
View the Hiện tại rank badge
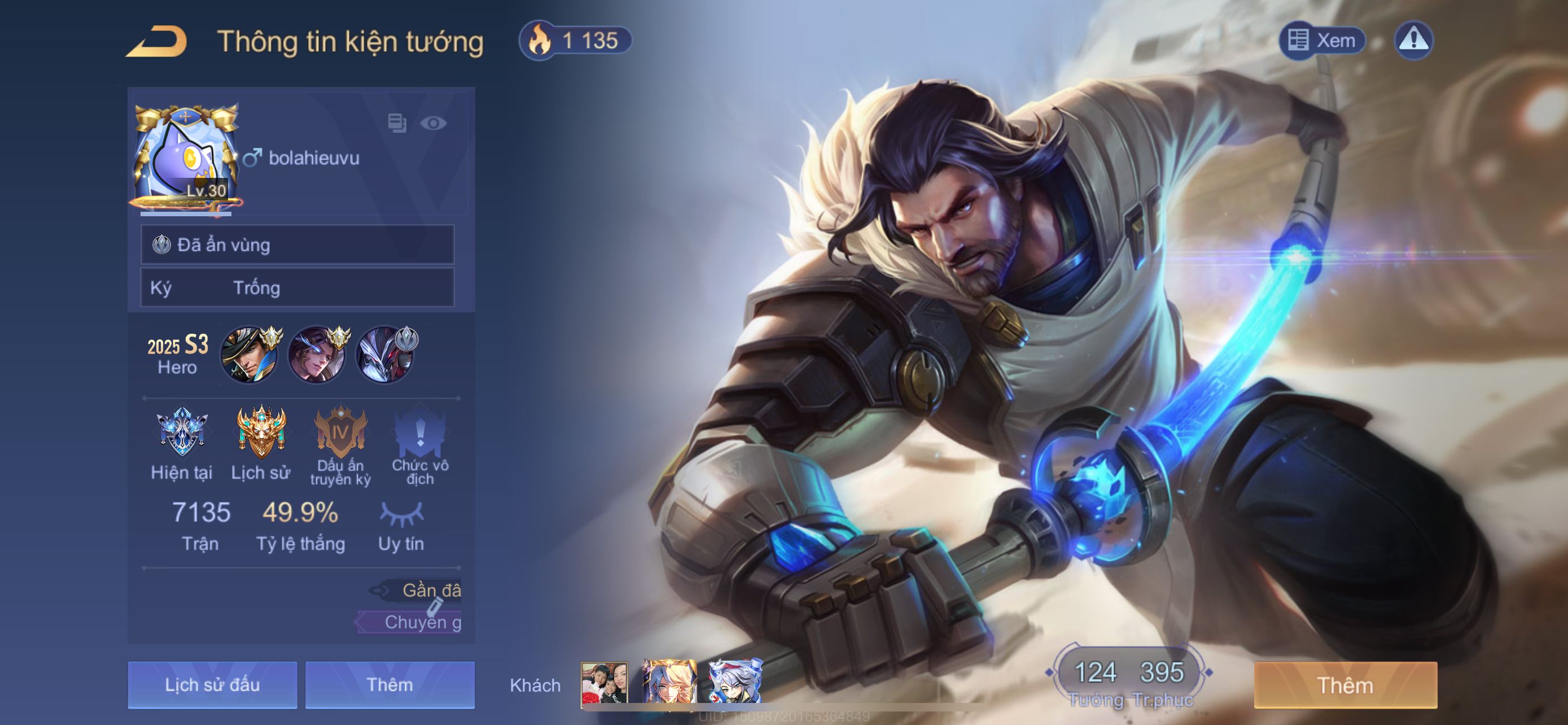tap(181, 433)
